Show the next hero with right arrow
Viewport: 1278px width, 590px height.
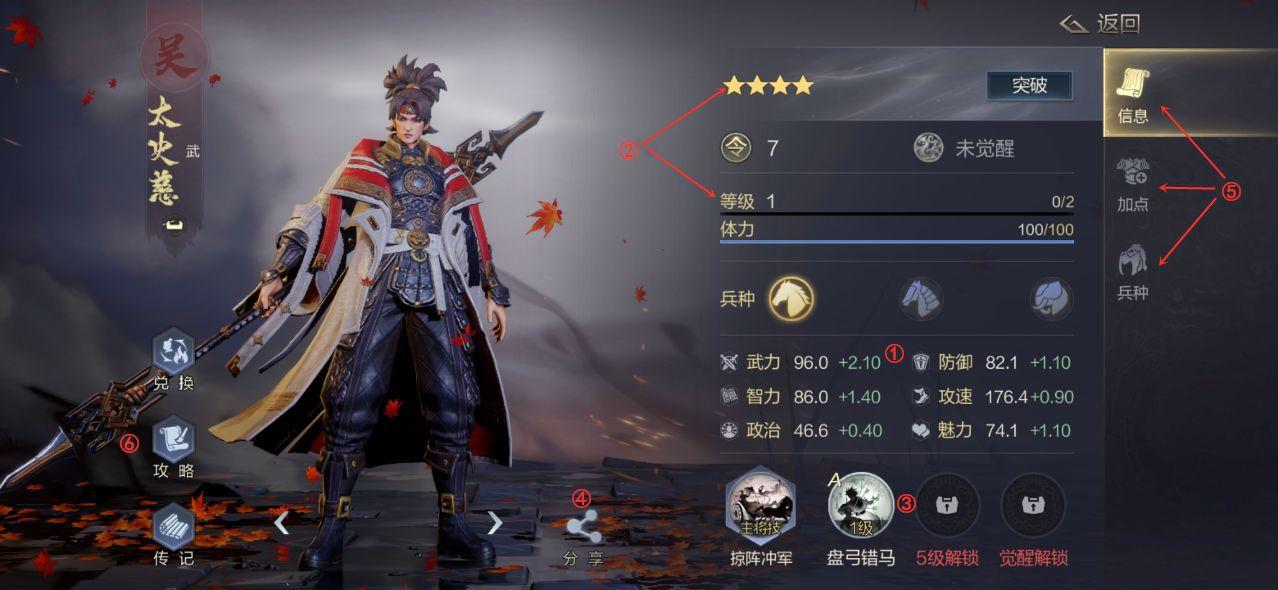tap(494, 522)
